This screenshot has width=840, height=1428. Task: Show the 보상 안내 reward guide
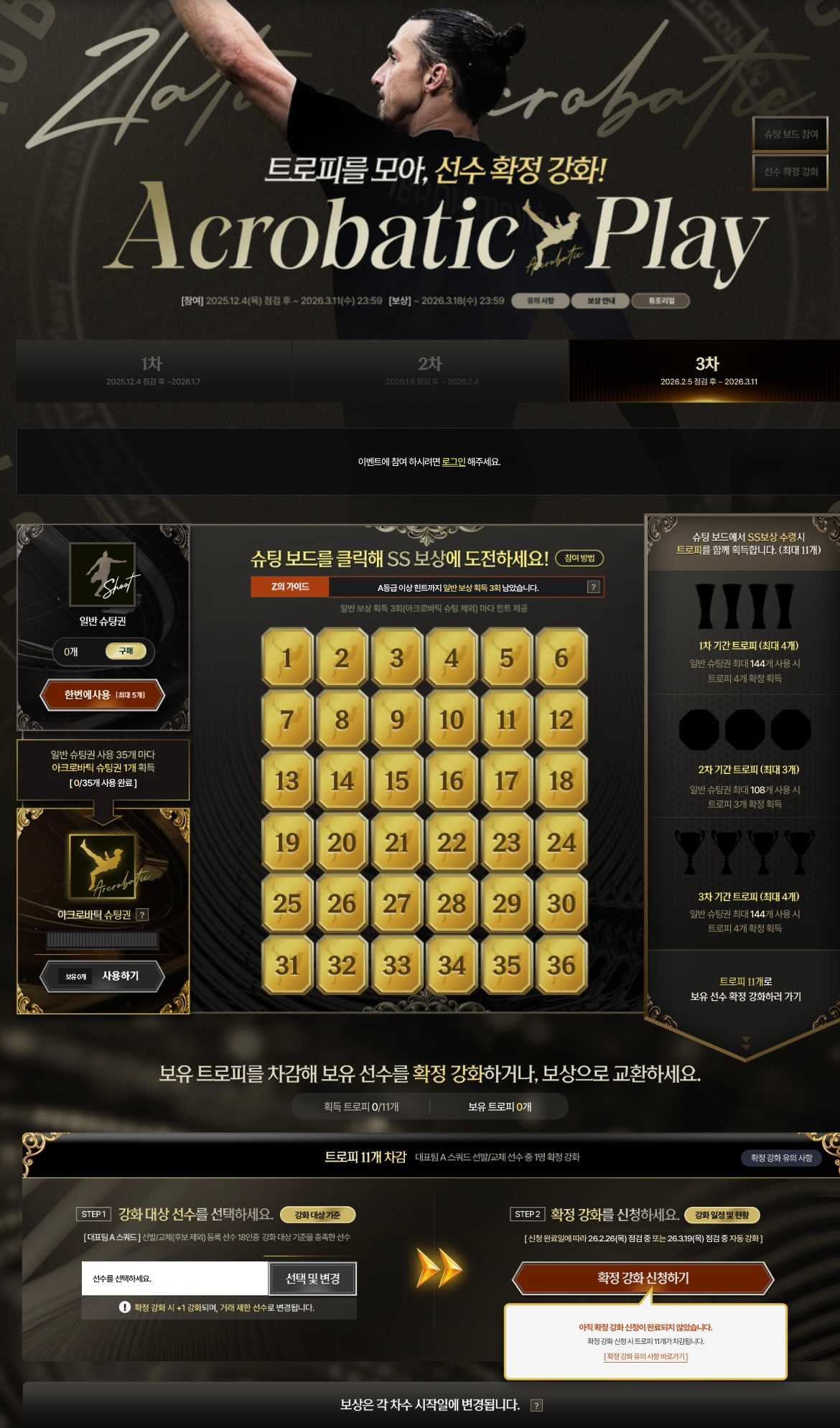[x=600, y=301]
